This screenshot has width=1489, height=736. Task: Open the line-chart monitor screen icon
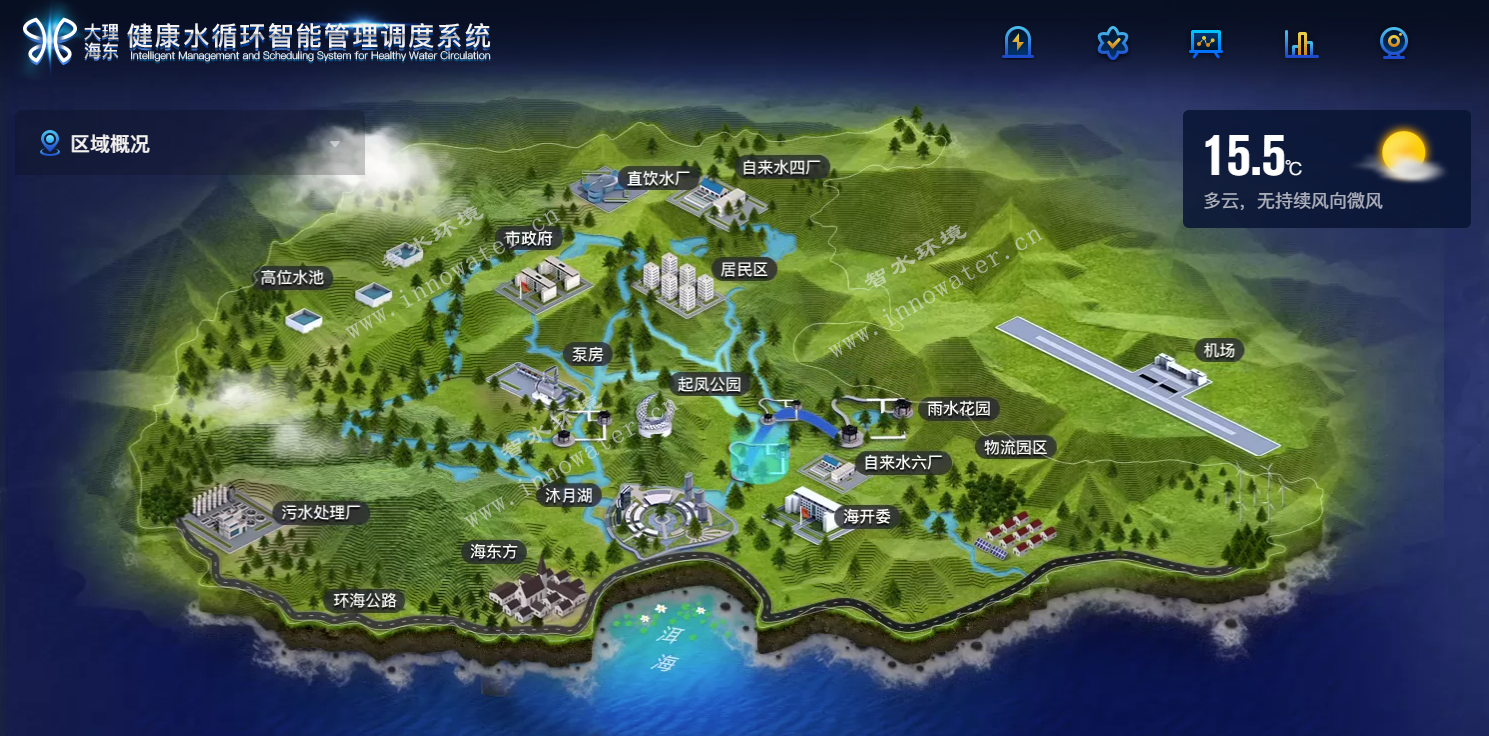(1206, 43)
